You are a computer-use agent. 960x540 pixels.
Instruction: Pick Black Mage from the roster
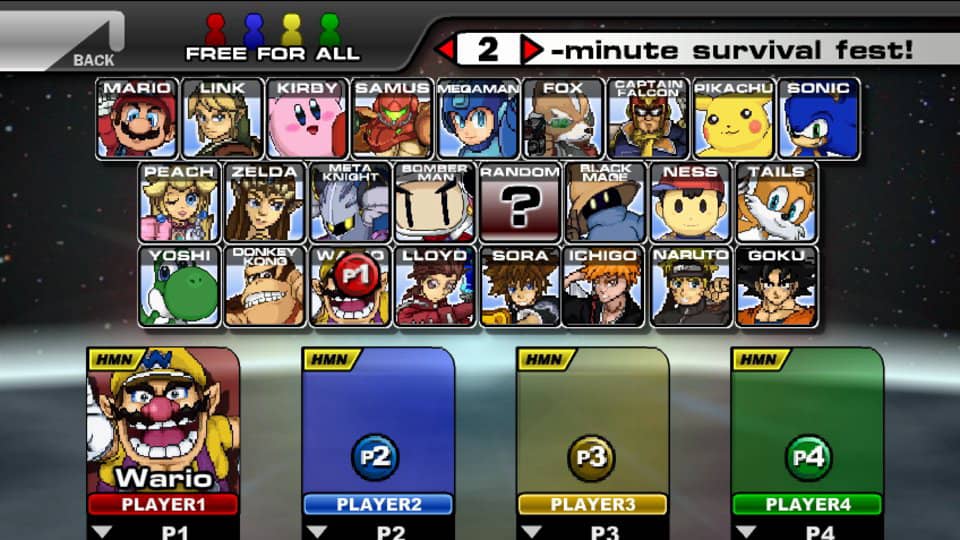point(605,203)
